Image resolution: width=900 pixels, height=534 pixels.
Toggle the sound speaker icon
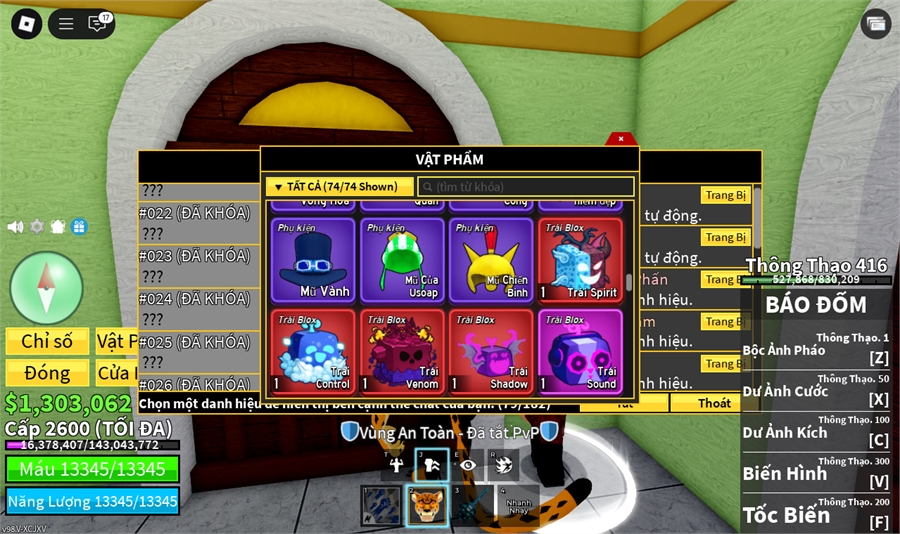tap(15, 227)
